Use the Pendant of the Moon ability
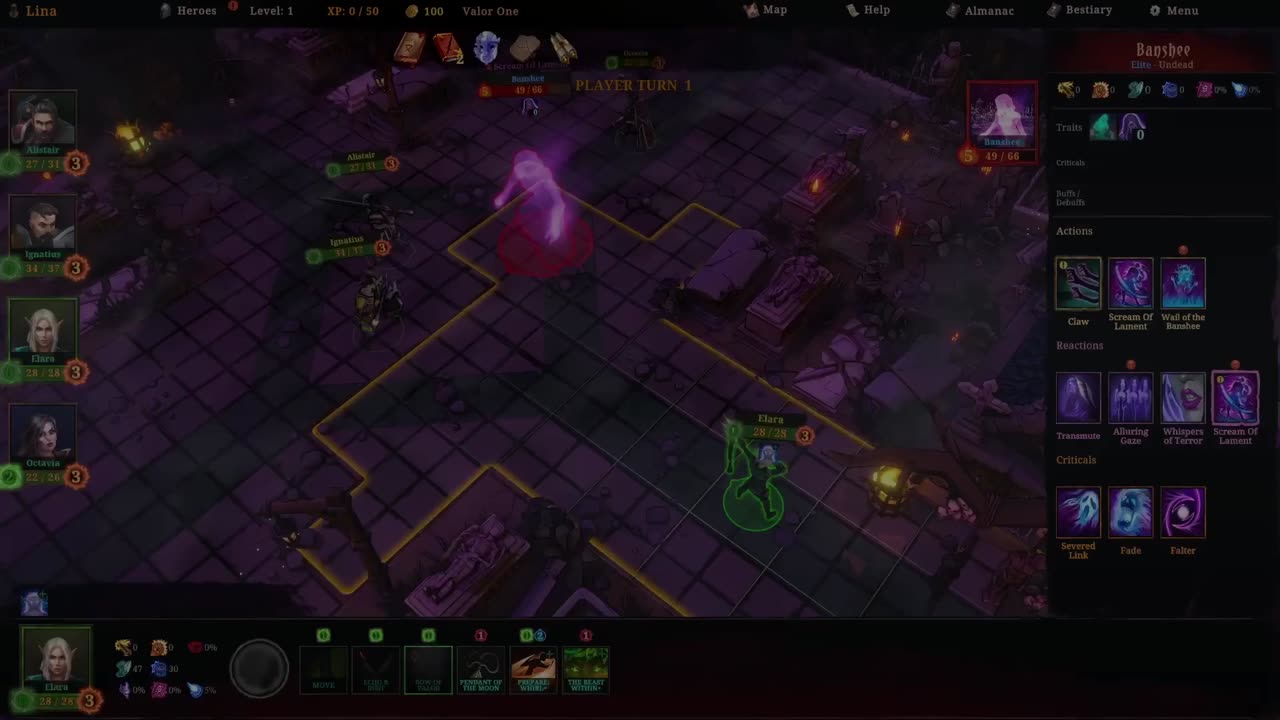The image size is (1280, 720). tap(481, 668)
